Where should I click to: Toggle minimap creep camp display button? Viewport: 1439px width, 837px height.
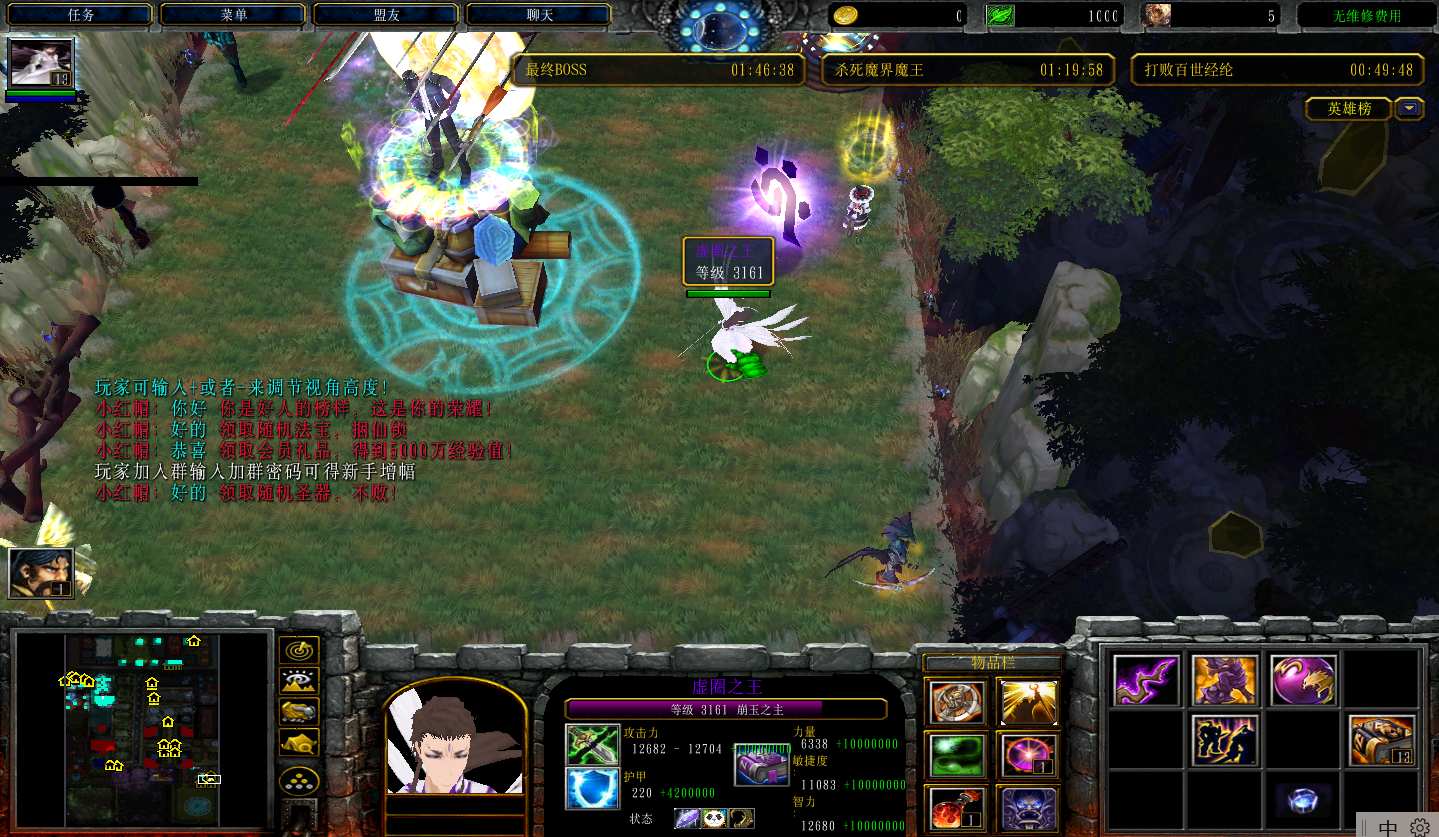pyautogui.click(x=299, y=742)
